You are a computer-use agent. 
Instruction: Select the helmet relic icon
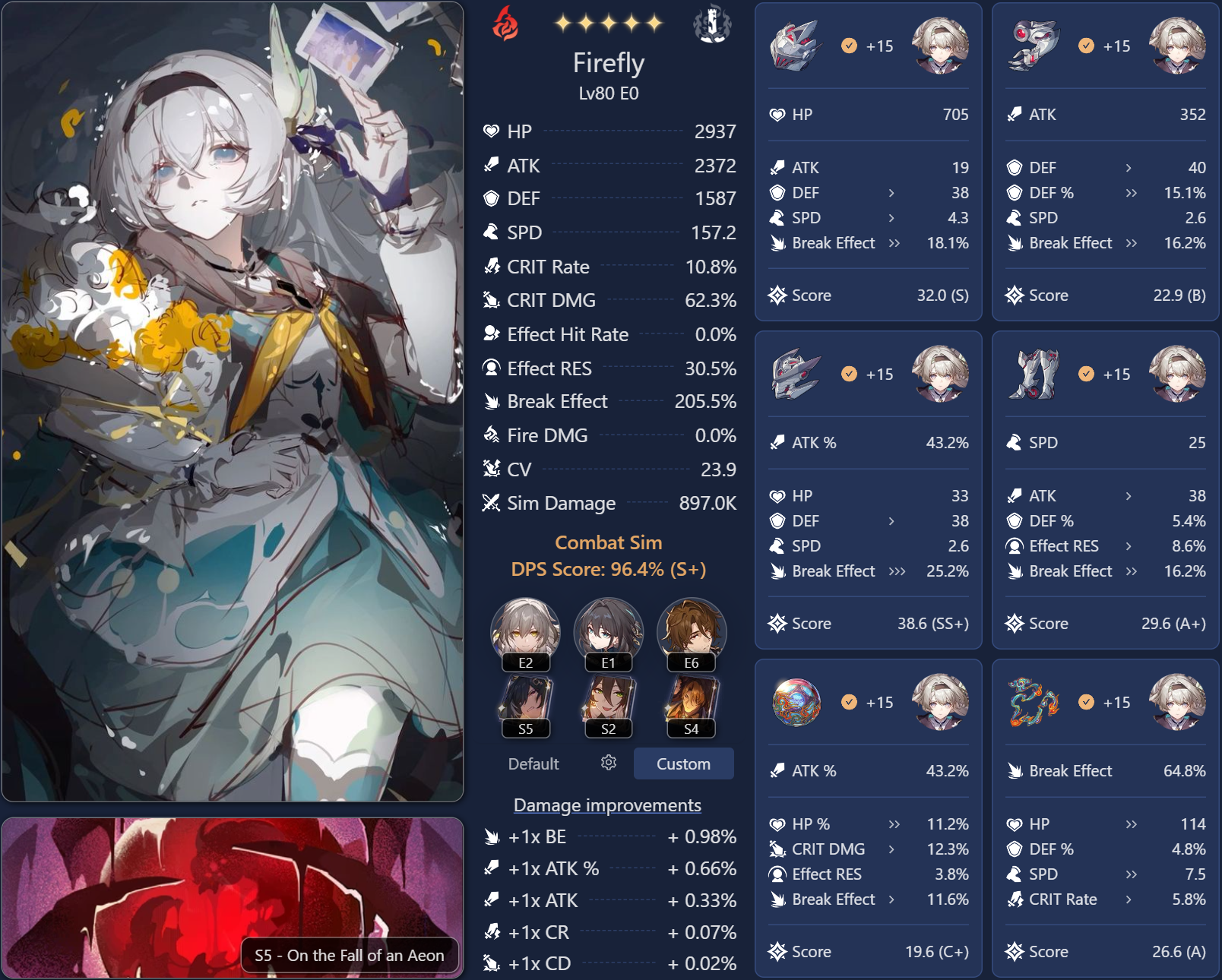tap(798, 46)
